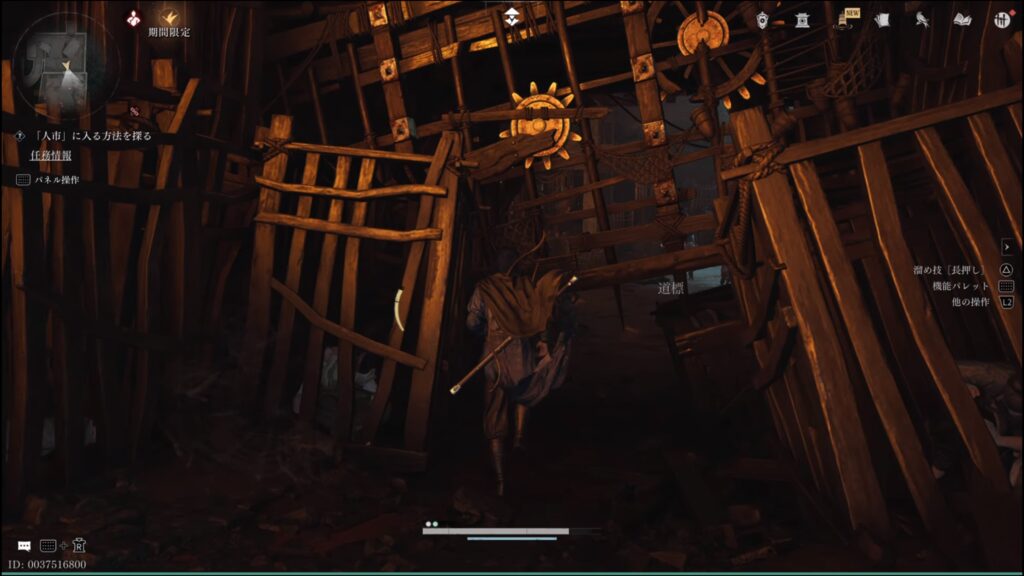Open the 期間限定 limited-time event icon
The width and height of the screenshot is (1024, 576).
168,18
